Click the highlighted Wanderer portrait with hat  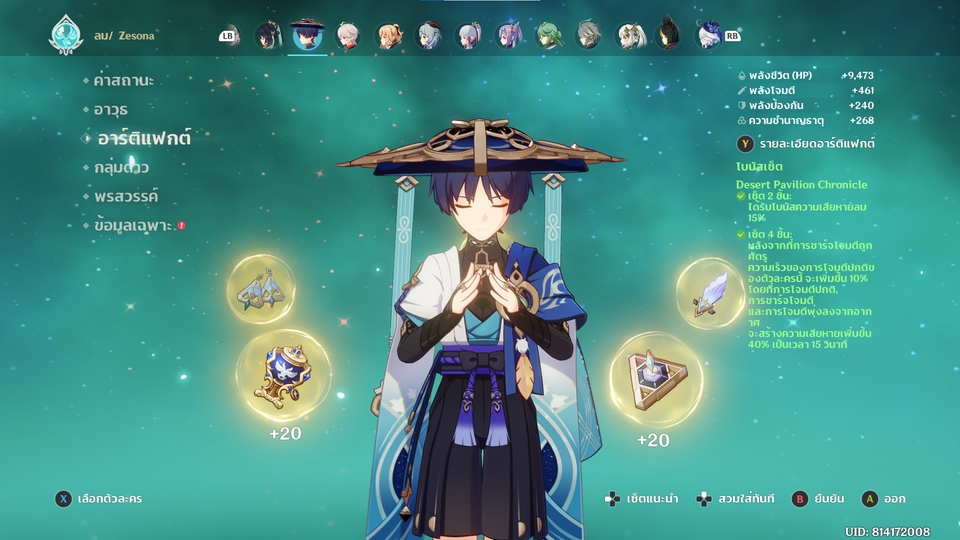[x=307, y=37]
